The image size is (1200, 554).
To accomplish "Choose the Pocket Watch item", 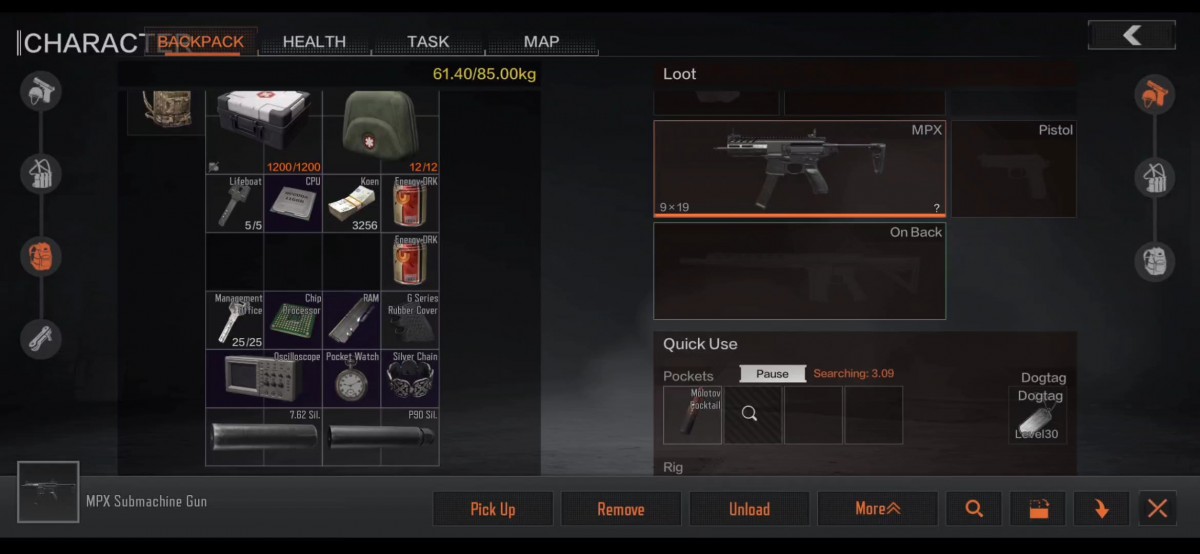I will tap(351, 378).
